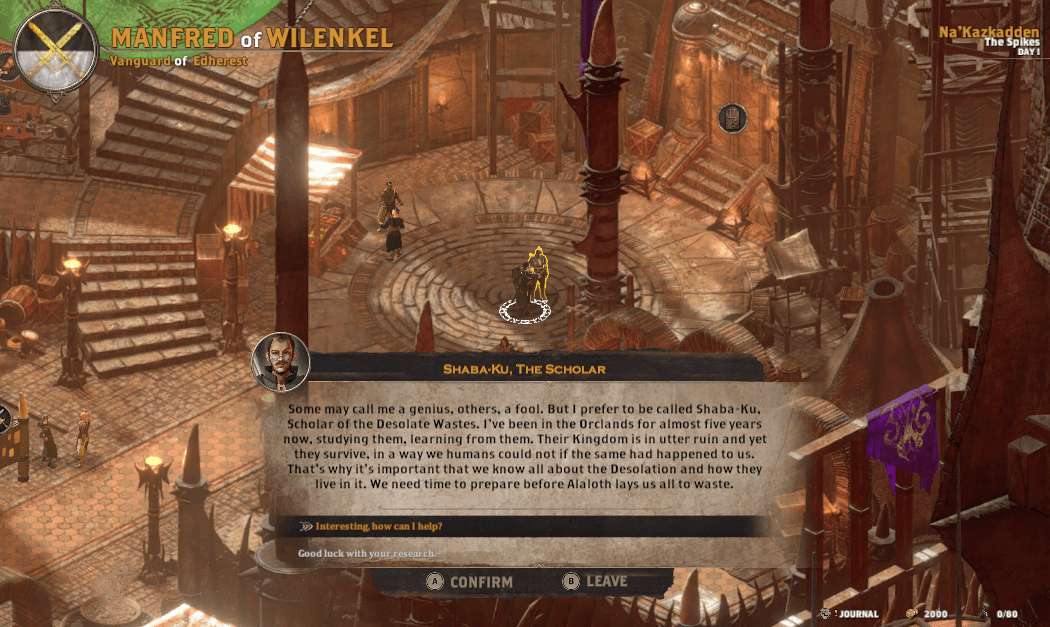Select the door marker icon
Viewport: 1050px width, 627px height.
[x=733, y=118]
